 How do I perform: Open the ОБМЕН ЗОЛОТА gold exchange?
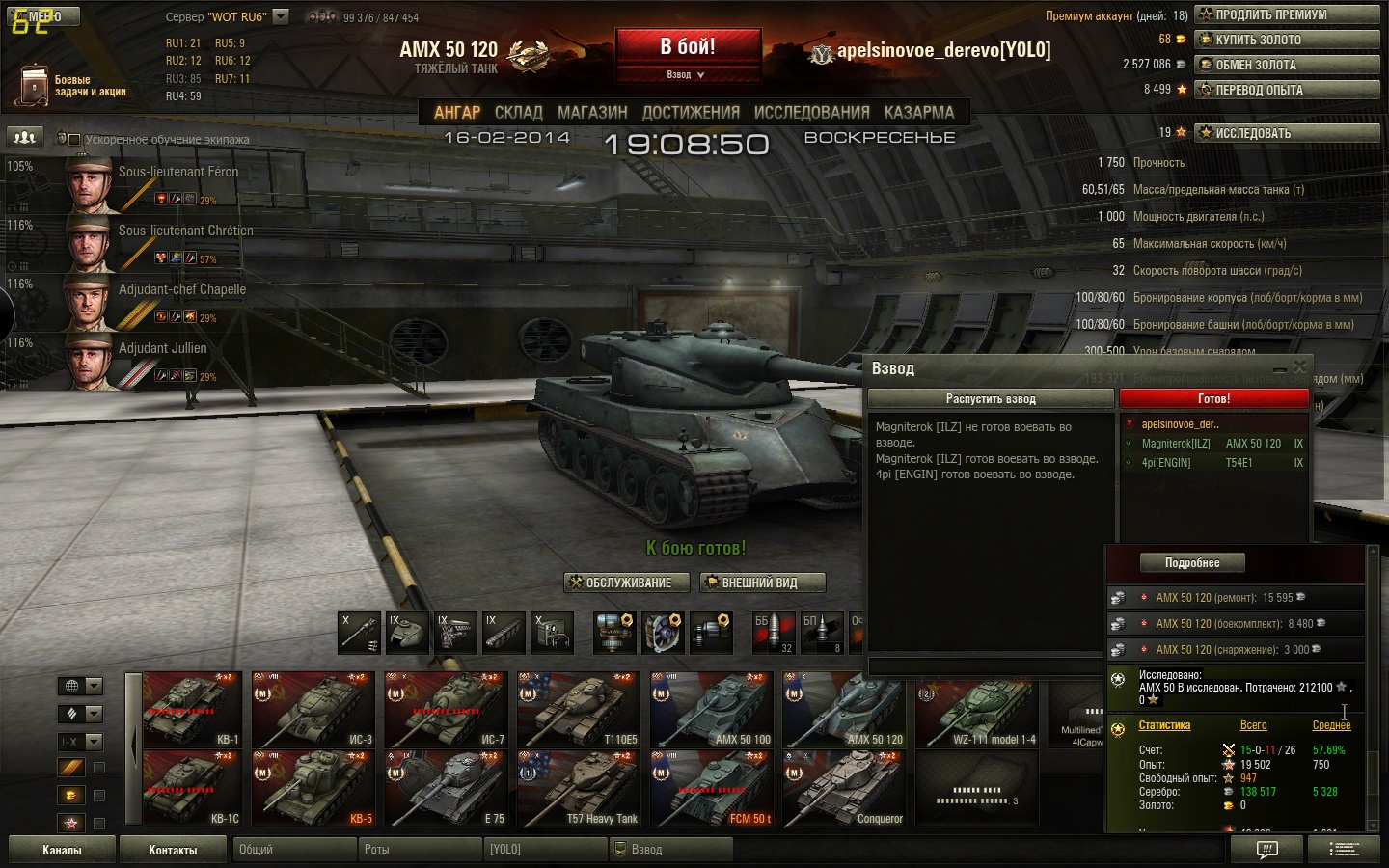pos(1287,65)
